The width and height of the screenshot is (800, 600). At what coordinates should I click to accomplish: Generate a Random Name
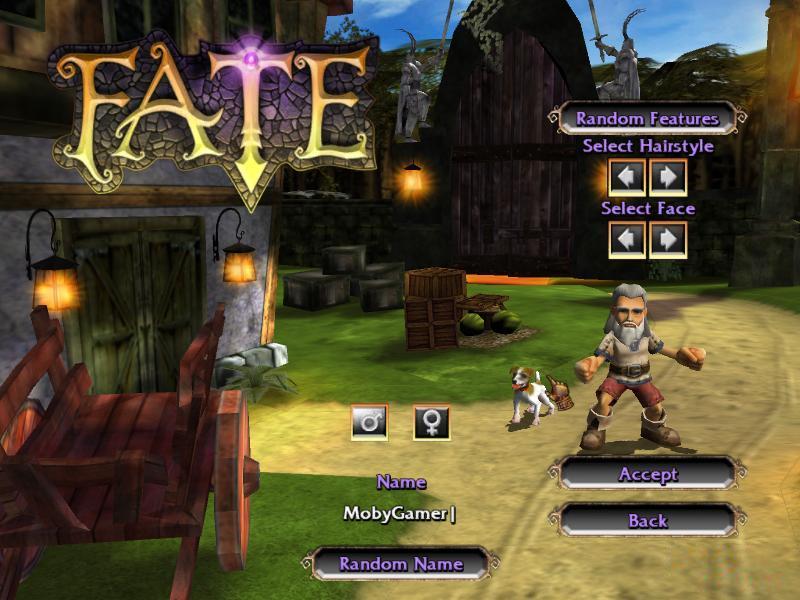(x=401, y=564)
